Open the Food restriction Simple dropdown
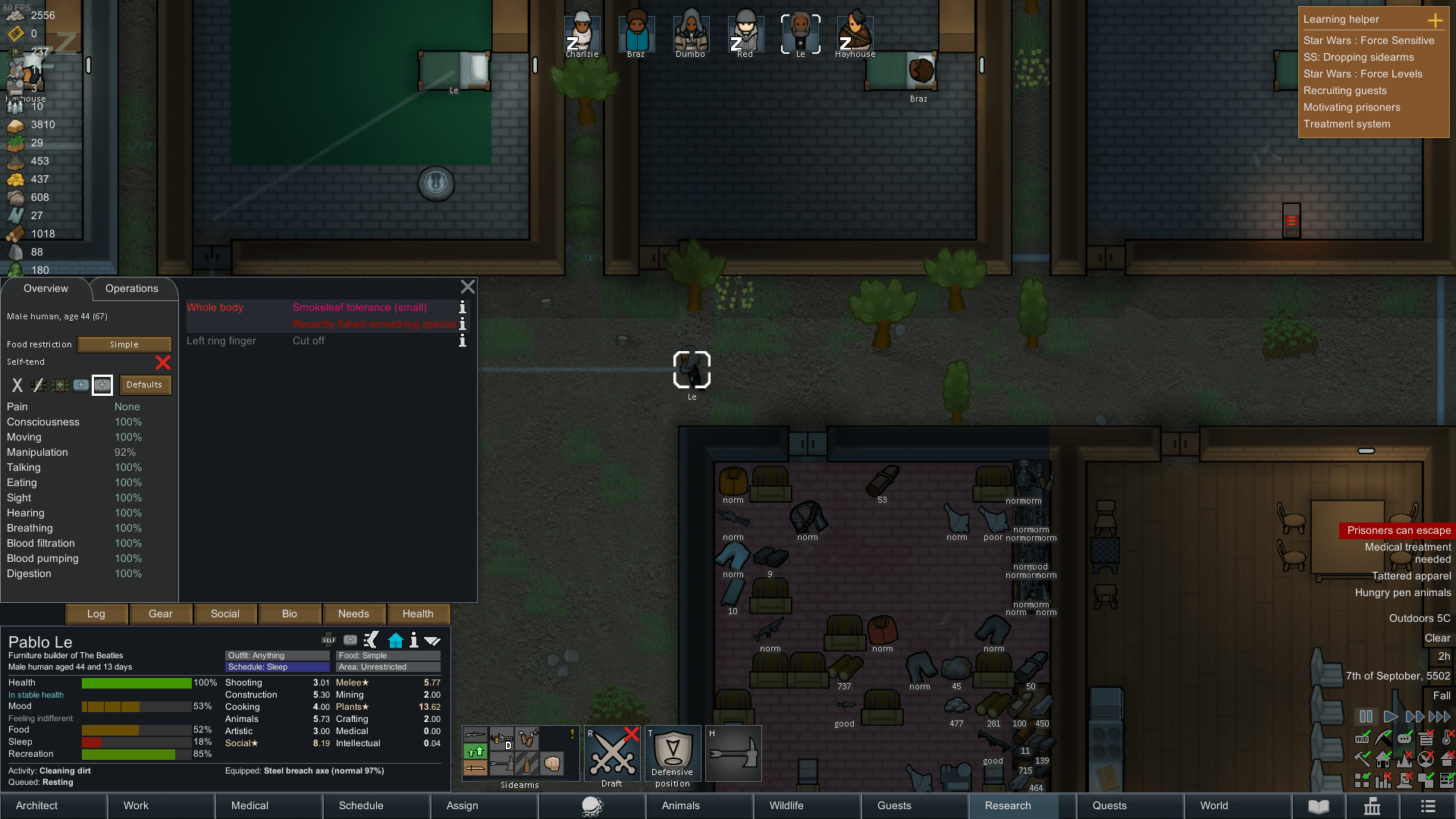The width and height of the screenshot is (1456, 819). click(x=124, y=344)
